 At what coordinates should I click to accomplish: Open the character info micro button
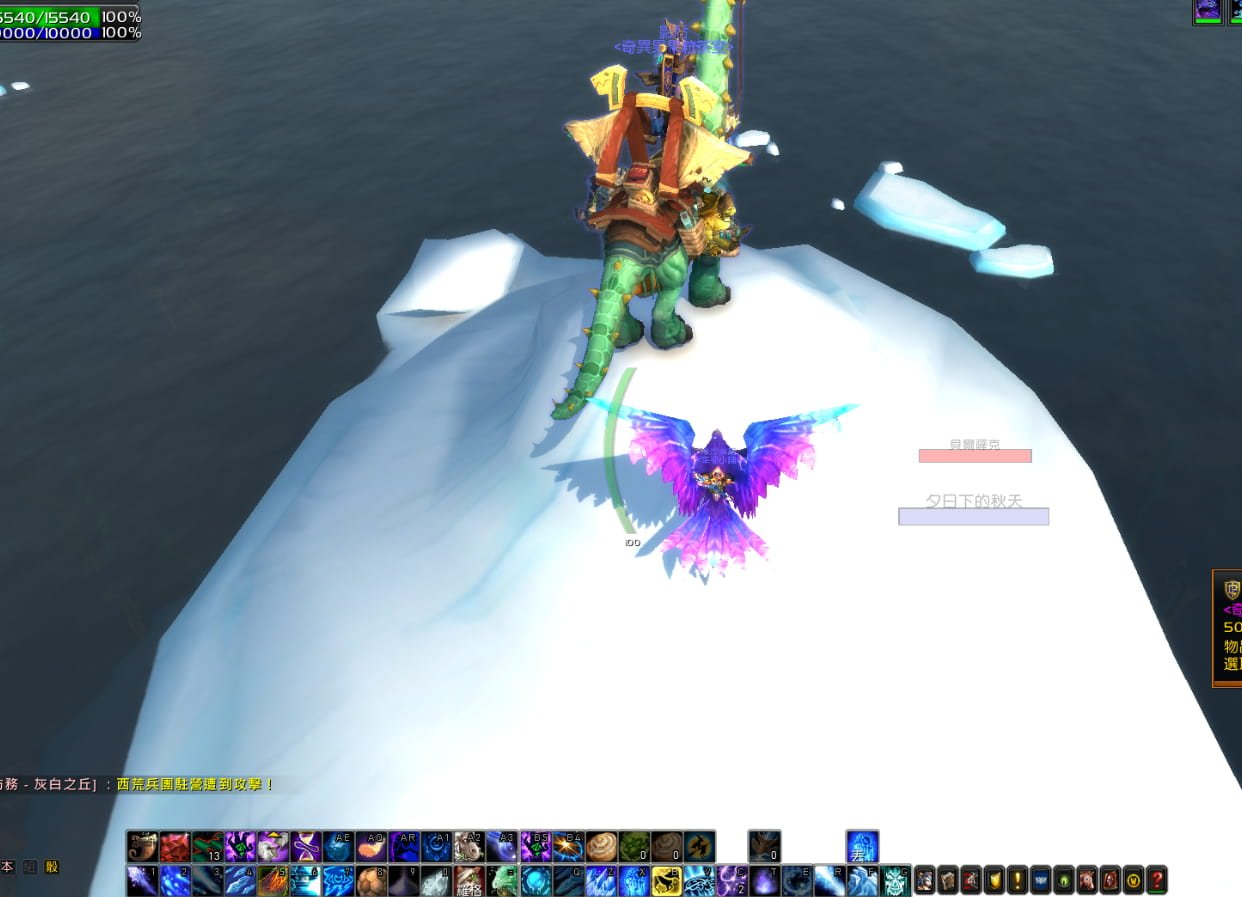coord(924,880)
